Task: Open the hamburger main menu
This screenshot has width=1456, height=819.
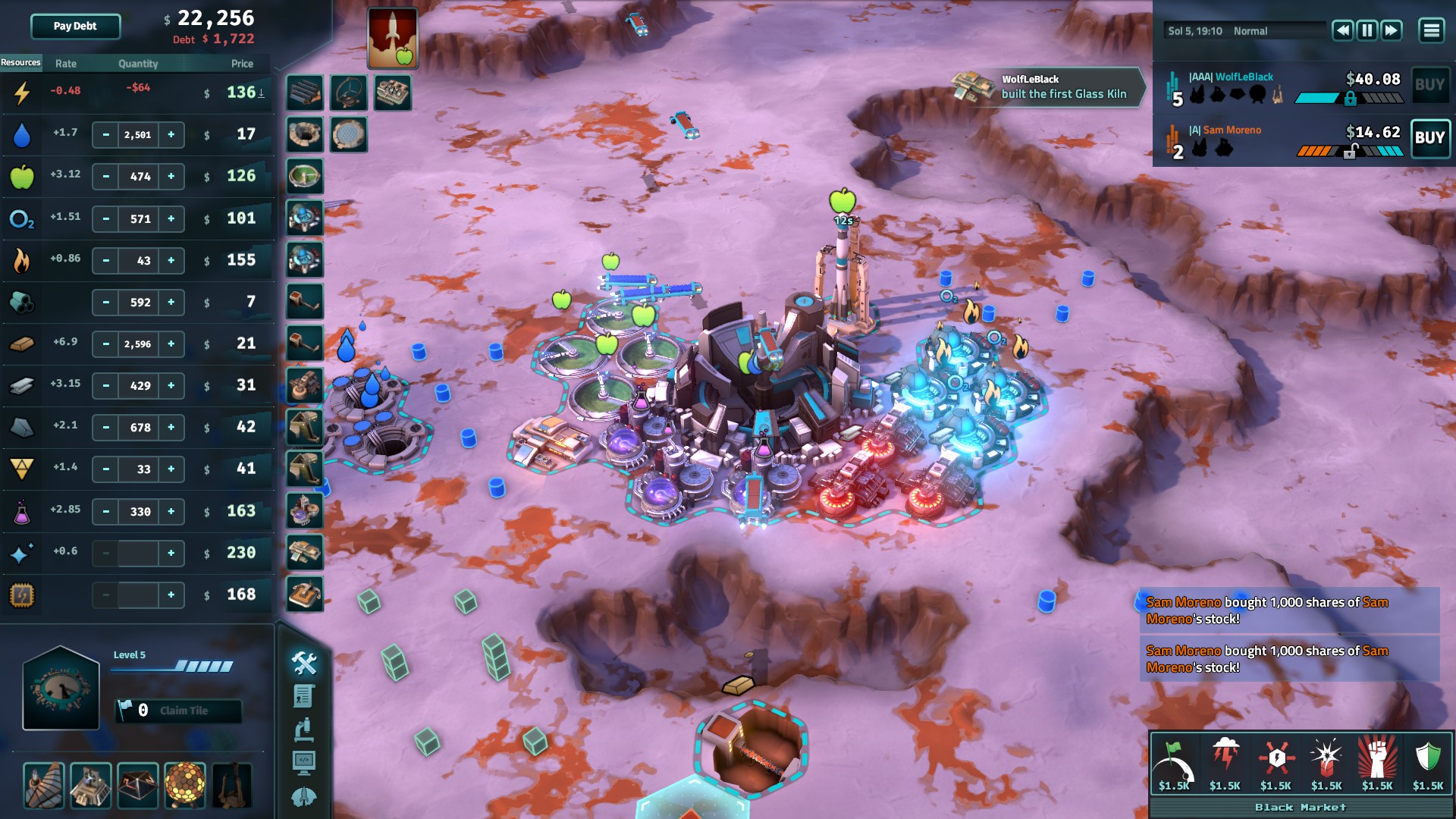Action: click(x=1431, y=30)
